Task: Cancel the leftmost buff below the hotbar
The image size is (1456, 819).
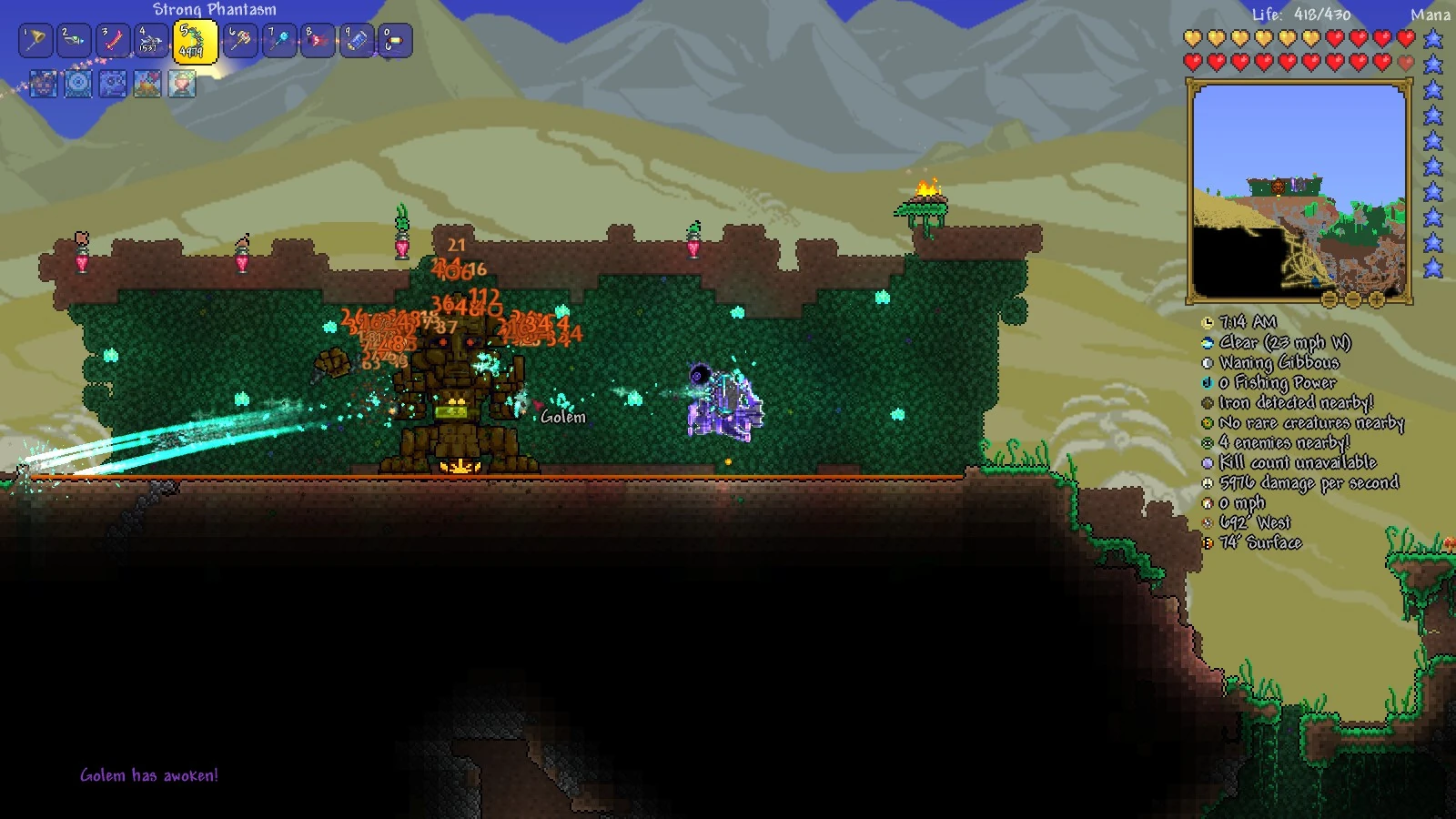Action: pyautogui.click(x=42, y=82)
